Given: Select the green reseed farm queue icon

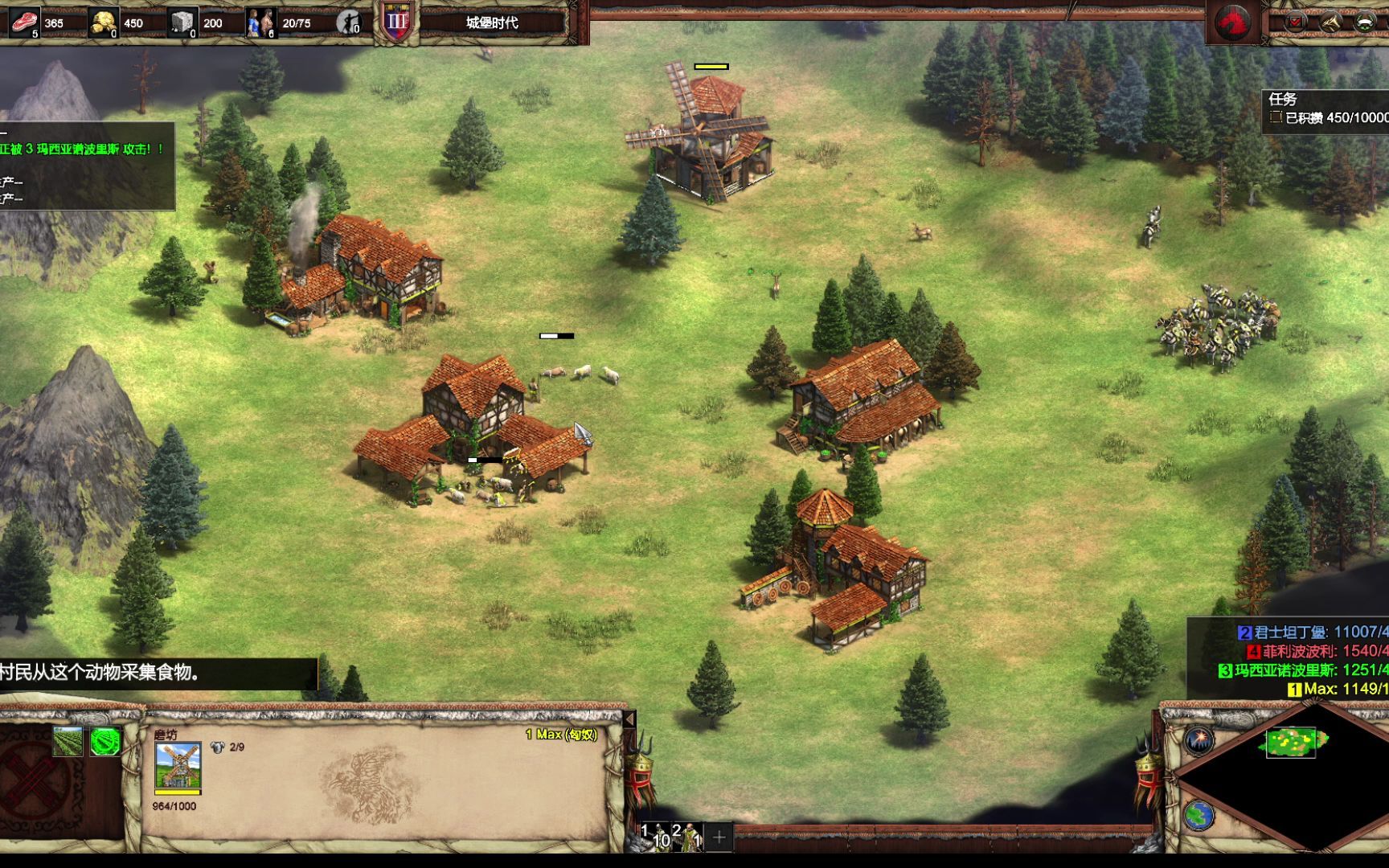Looking at the screenshot, I should 104,741.
